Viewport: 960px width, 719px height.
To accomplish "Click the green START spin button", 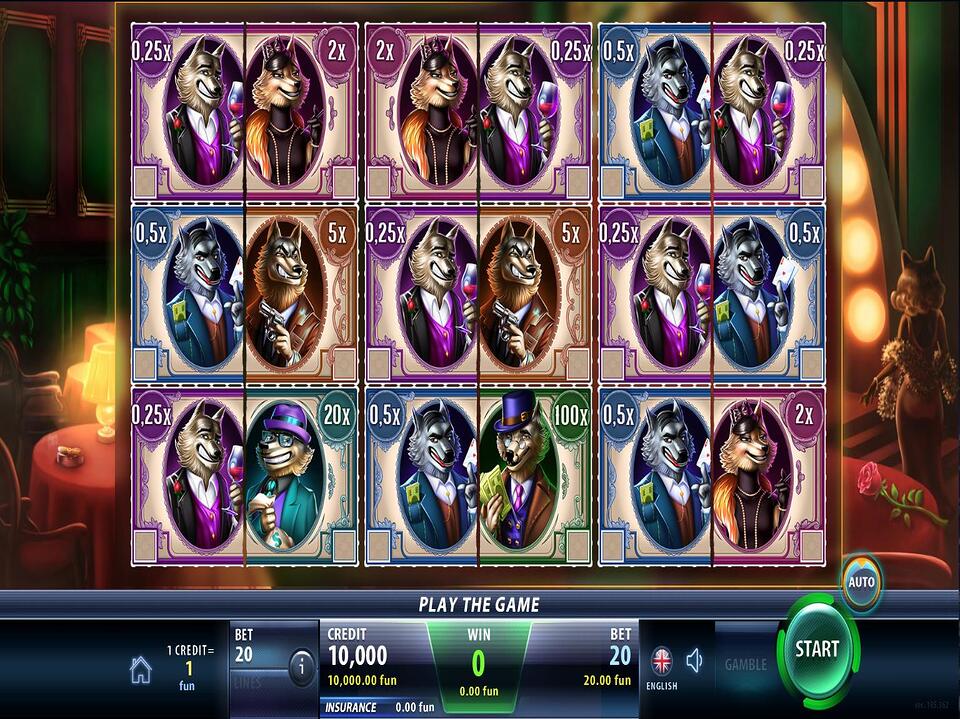I will click(816, 649).
